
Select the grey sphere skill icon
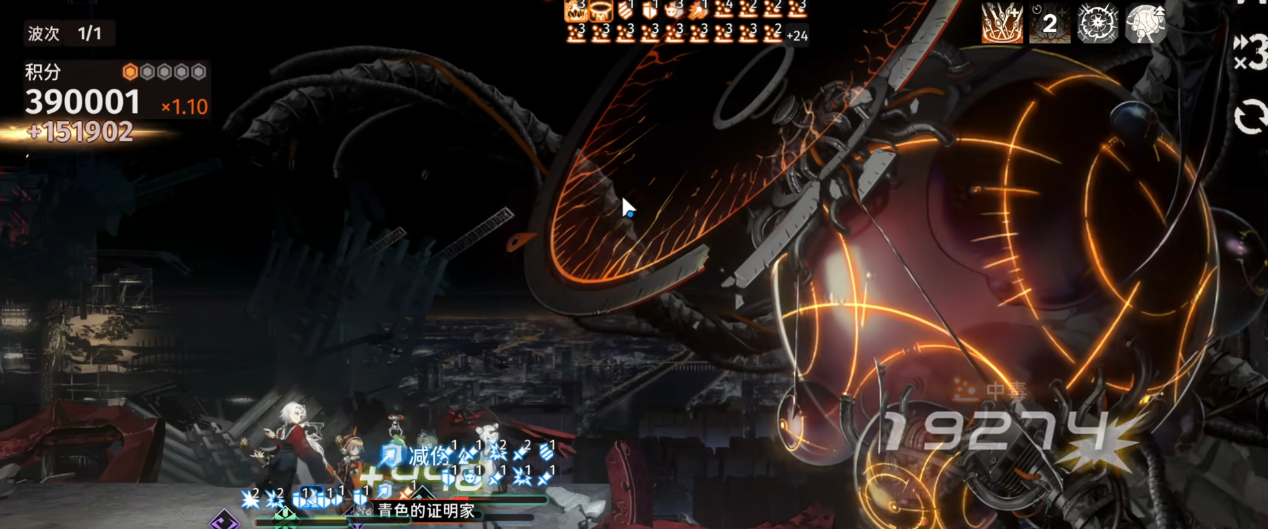click(x=1146, y=23)
